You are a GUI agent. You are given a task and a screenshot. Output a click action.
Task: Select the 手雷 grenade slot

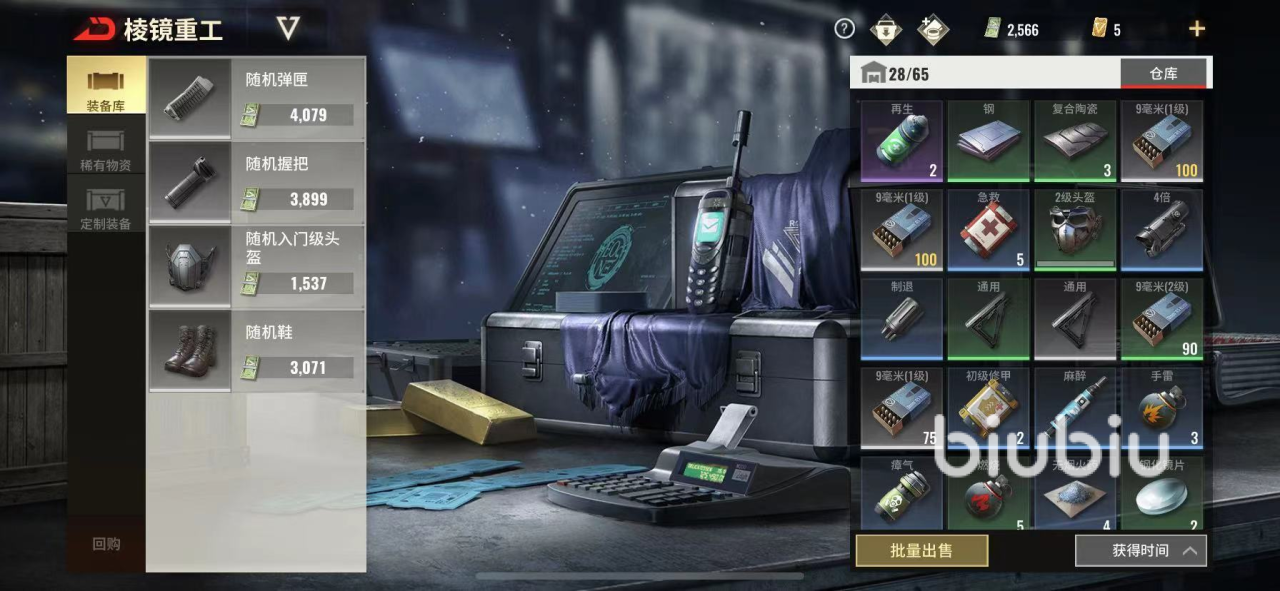(x=1161, y=407)
